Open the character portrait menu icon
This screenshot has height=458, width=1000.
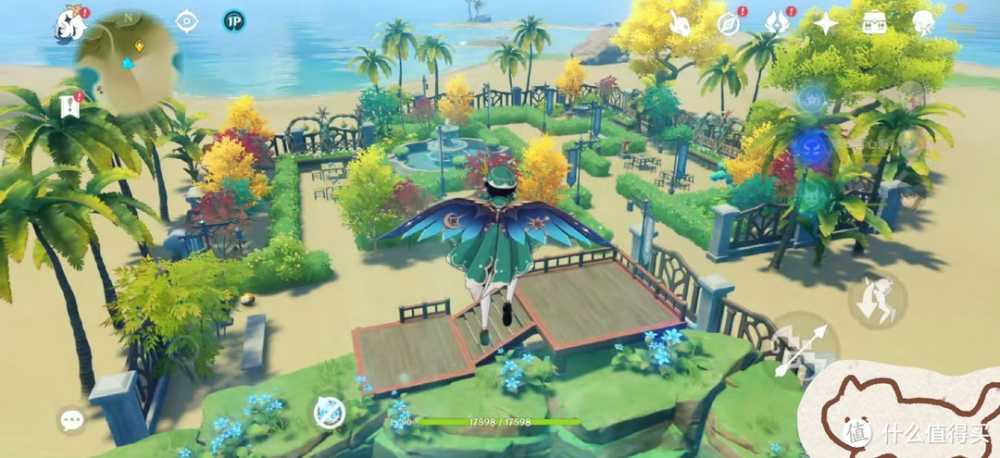point(923,22)
